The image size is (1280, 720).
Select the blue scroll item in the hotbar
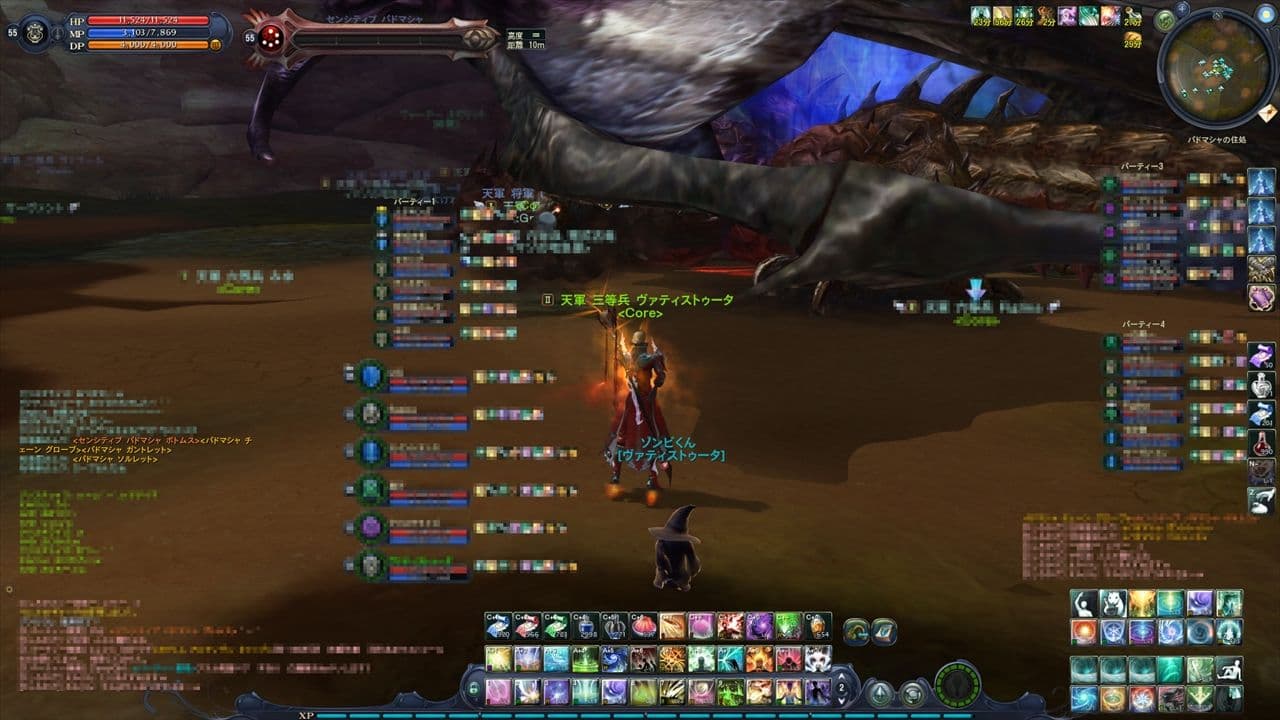tap(498, 626)
